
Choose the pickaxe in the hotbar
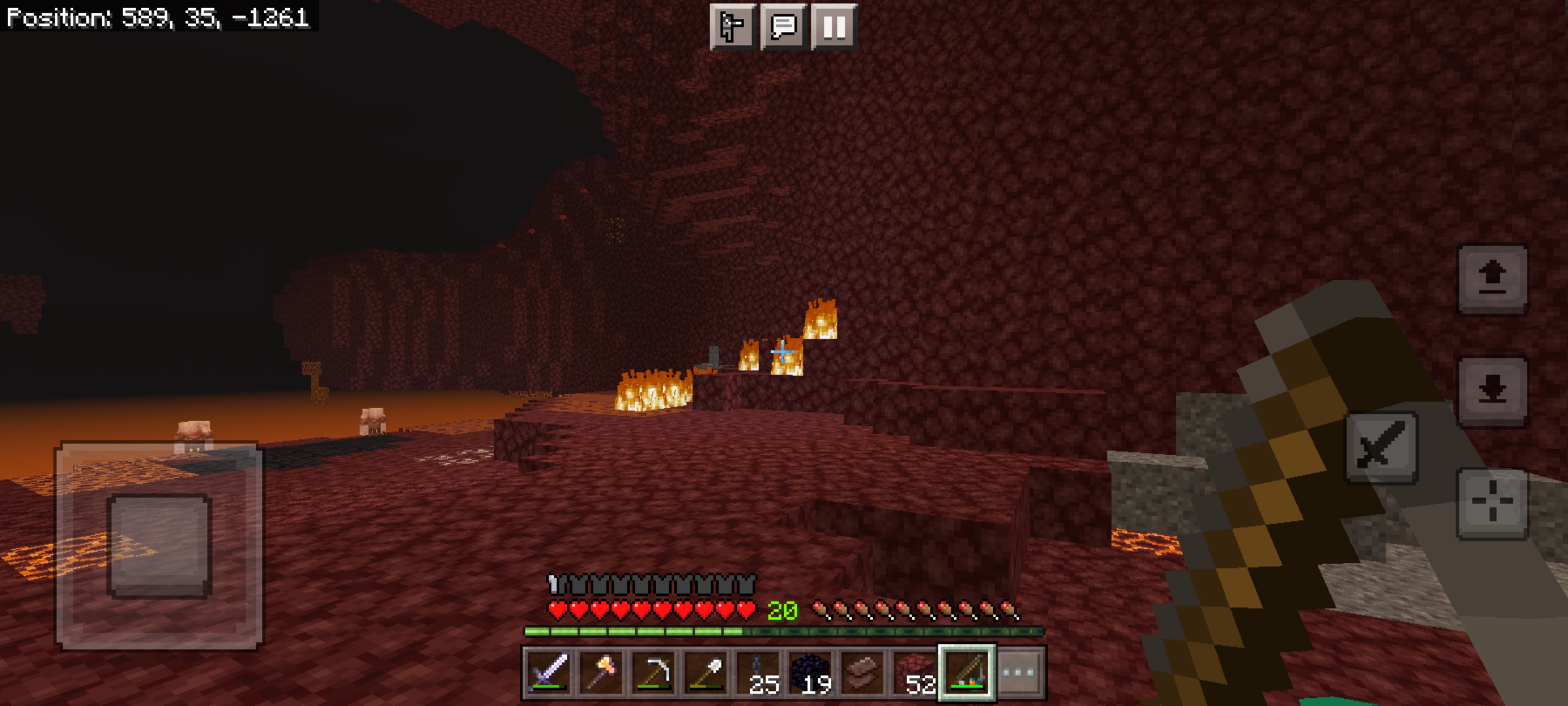(653, 673)
